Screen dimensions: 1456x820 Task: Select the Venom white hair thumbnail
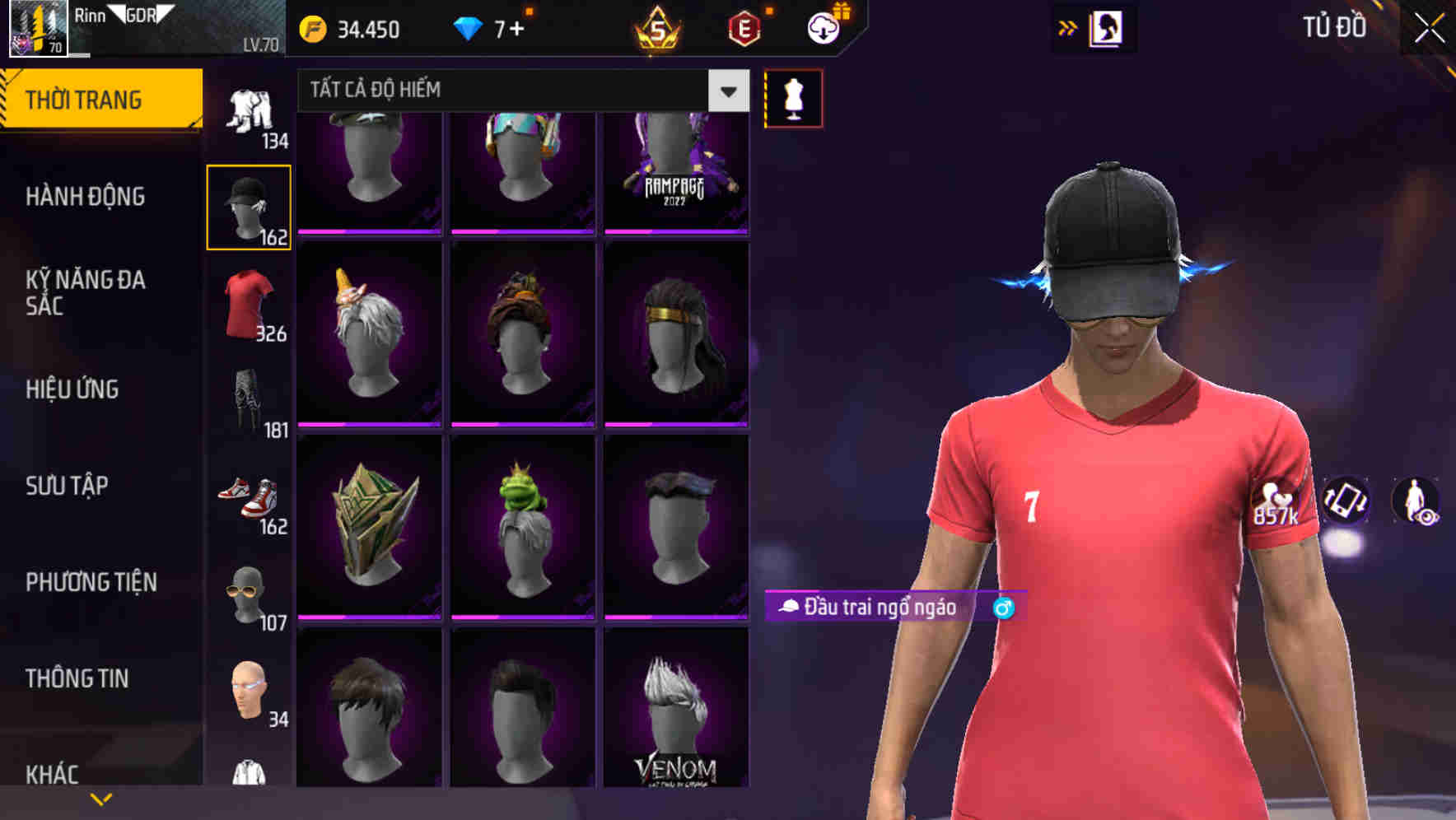(x=675, y=716)
